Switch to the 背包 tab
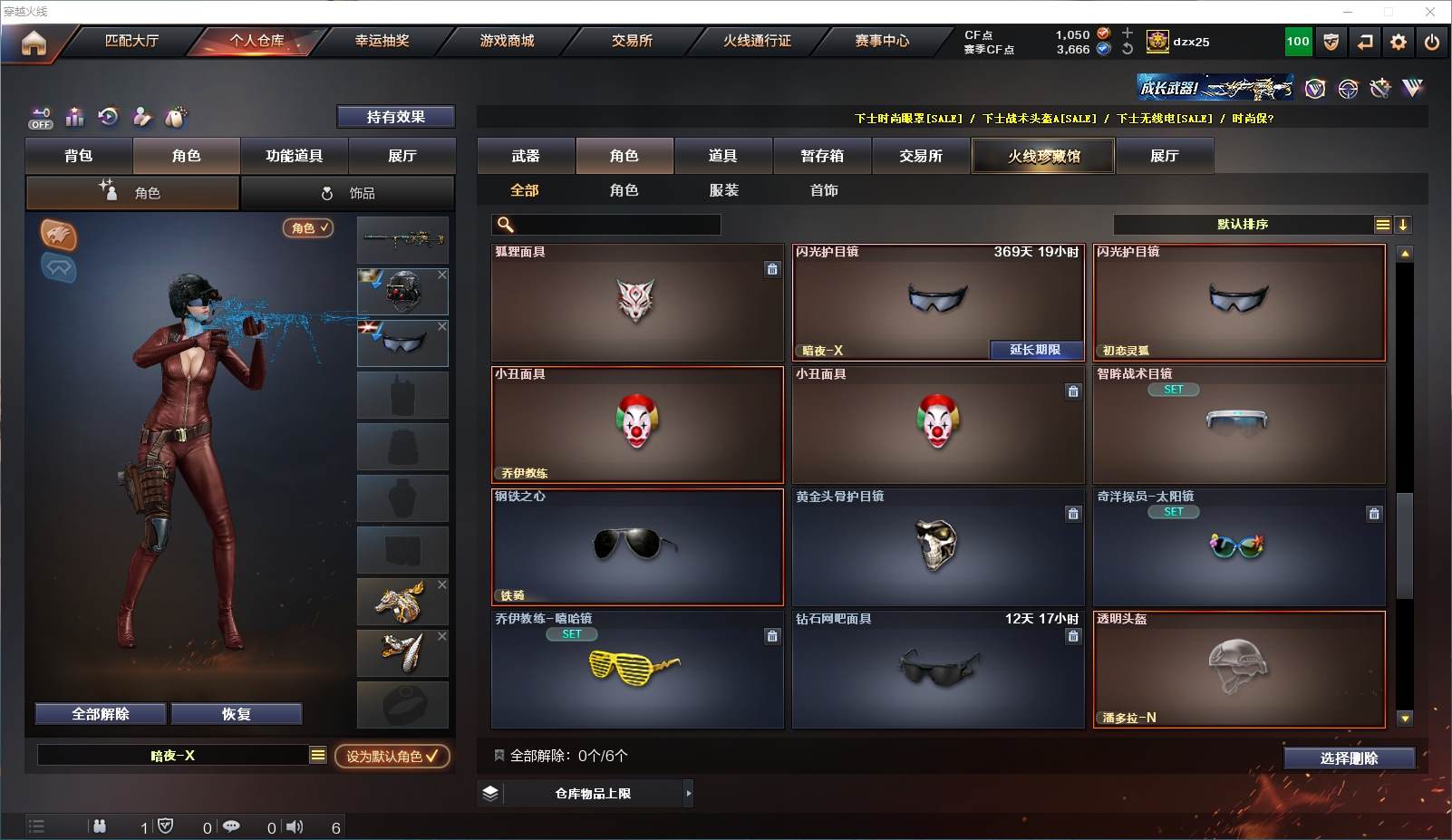The width and height of the screenshot is (1452, 840). click(x=79, y=156)
